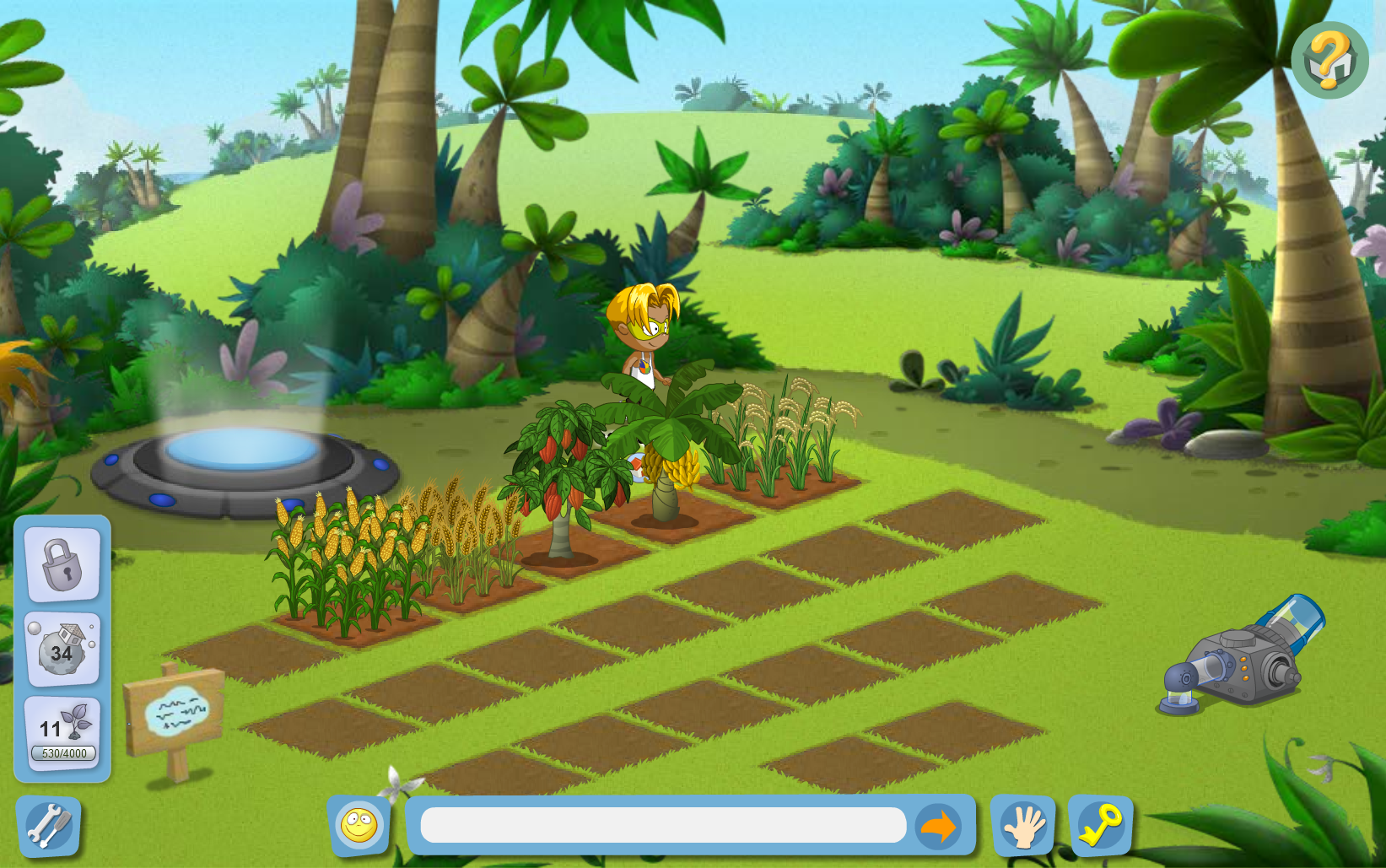Open the smiley face emoticon picker
The image size is (1386, 868).
359,825
